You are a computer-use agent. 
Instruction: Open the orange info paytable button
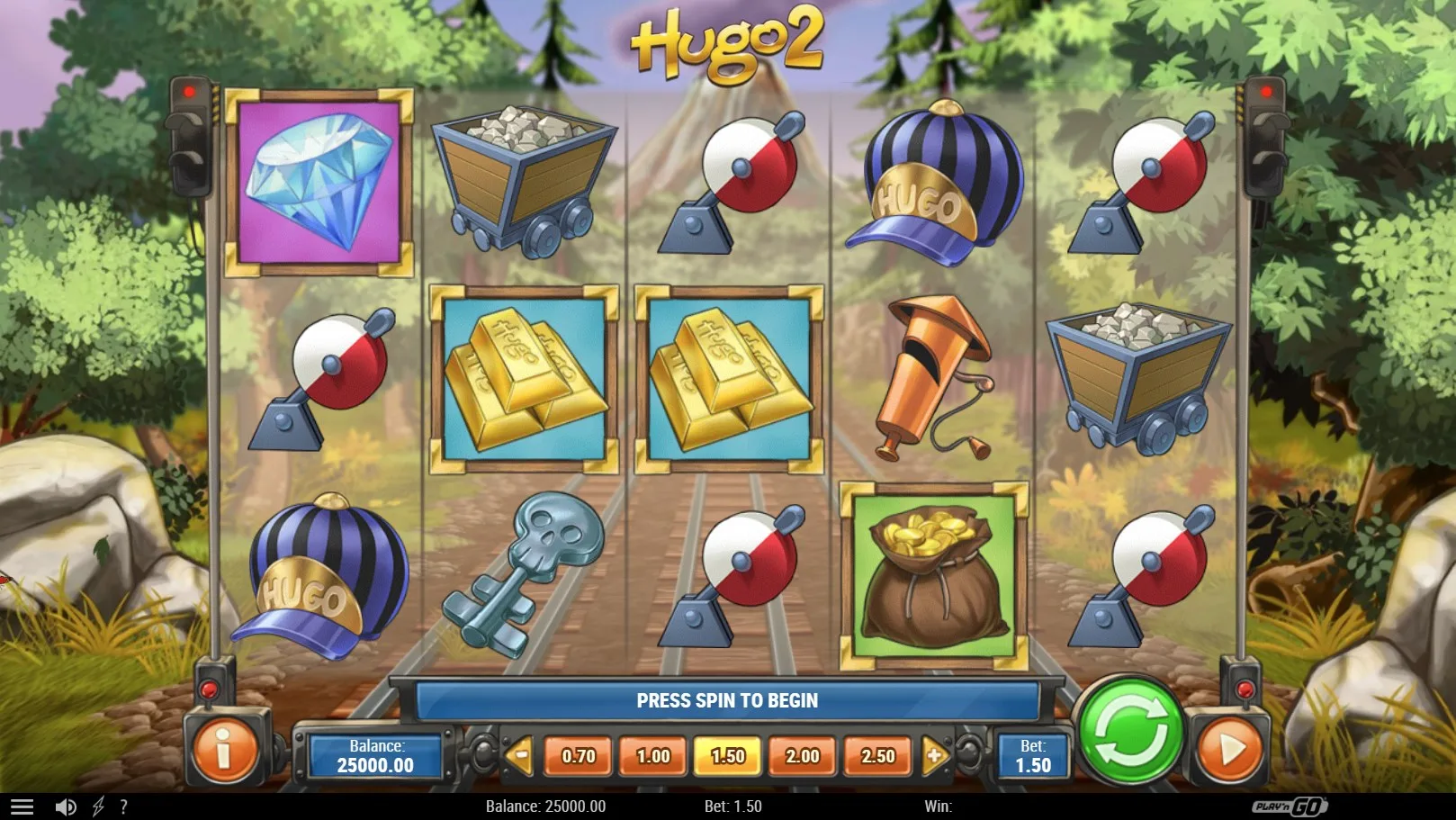pyautogui.click(x=224, y=749)
